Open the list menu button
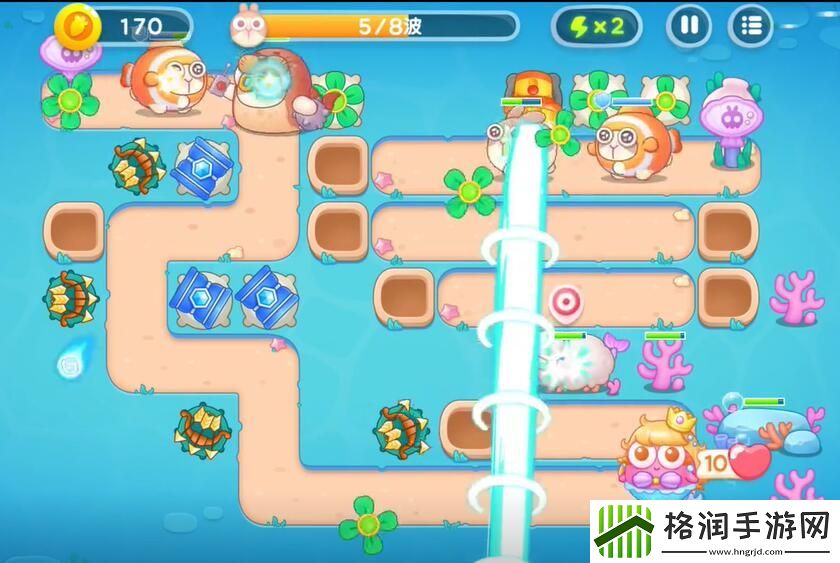The width and height of the screenshot is (840, 563). (751, 26)
